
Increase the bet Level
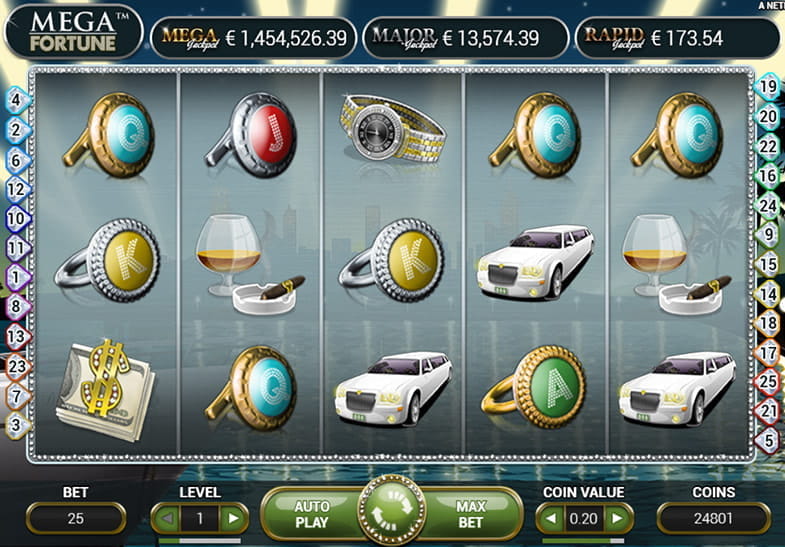232,518
